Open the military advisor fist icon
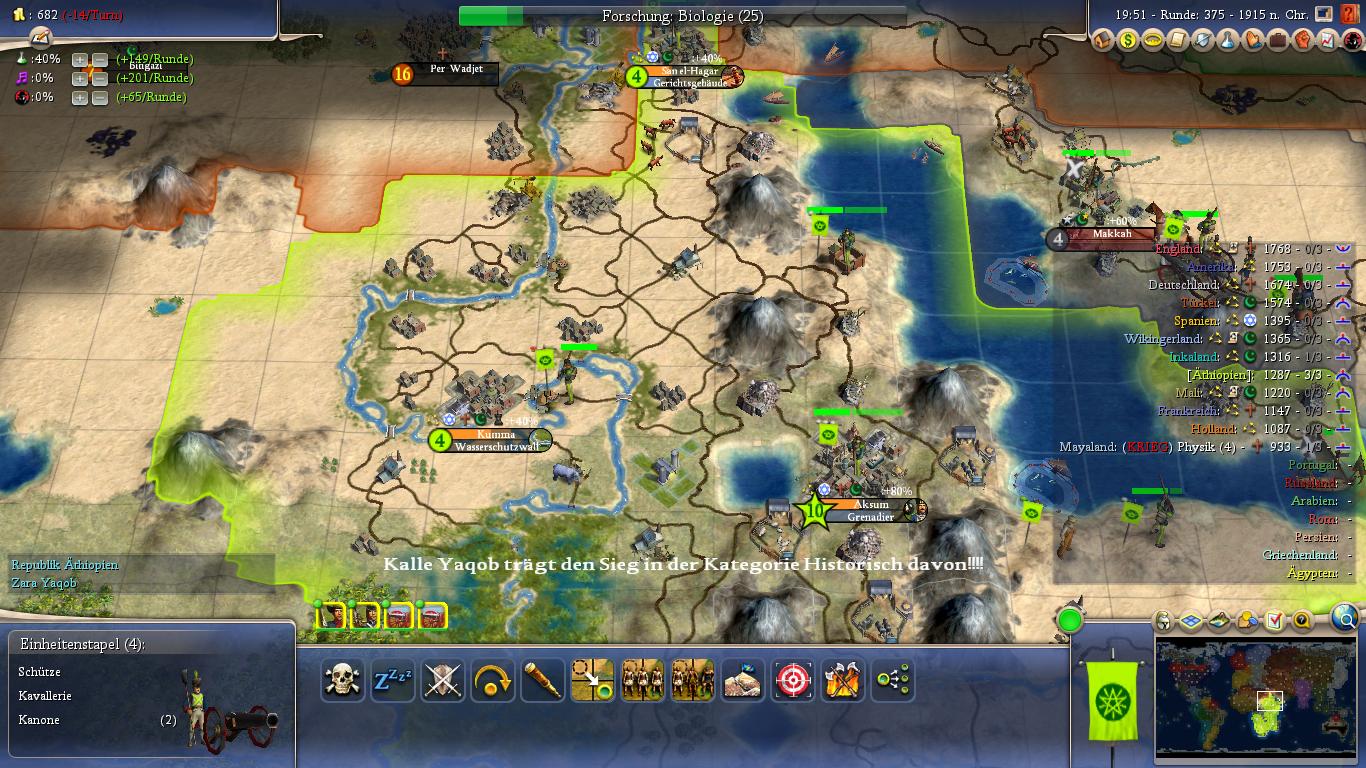1366x768 pixels. pyautogui.click(x=1302, y=41)
